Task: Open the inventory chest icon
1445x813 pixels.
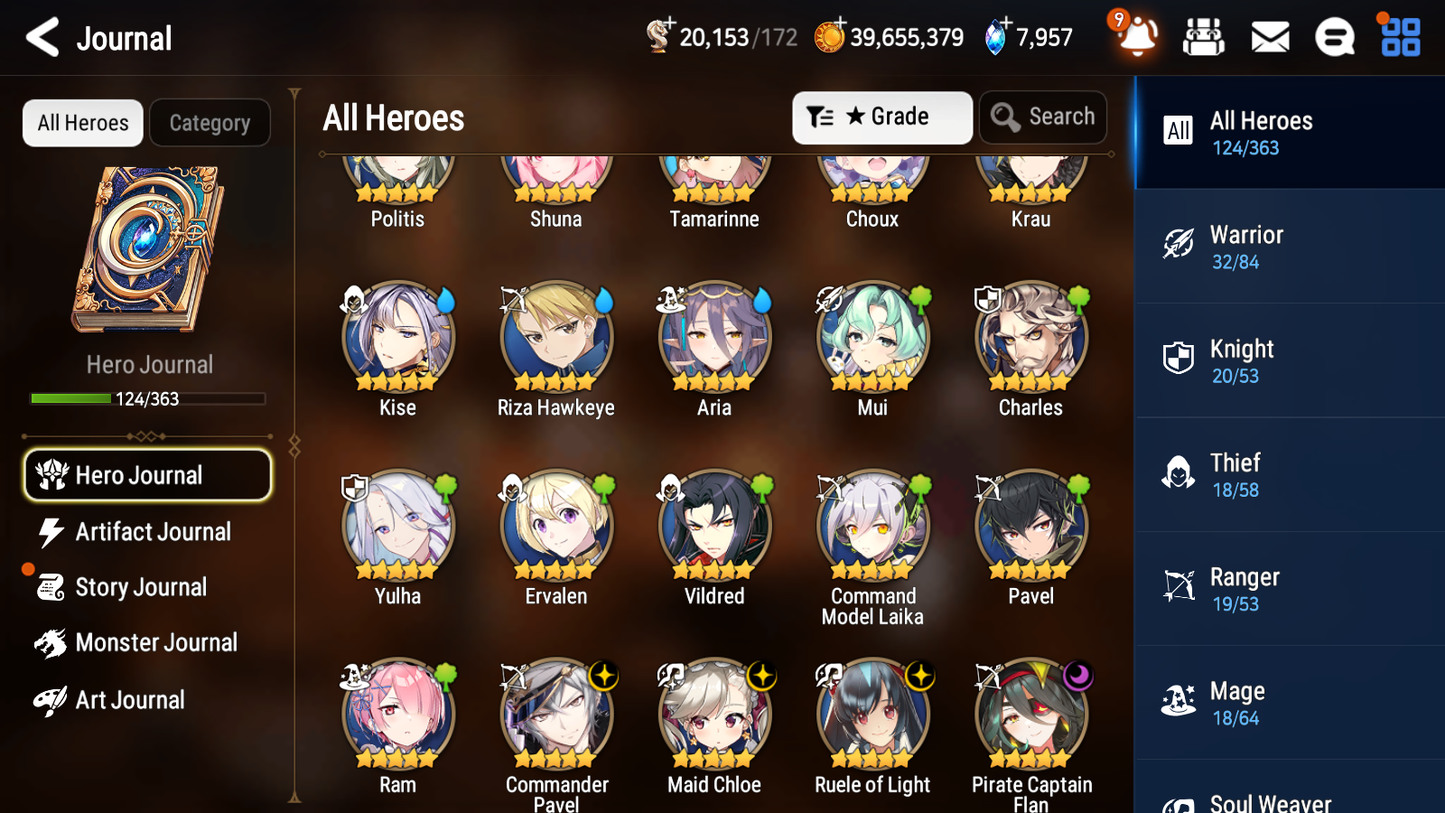Action: (1203, 36)
